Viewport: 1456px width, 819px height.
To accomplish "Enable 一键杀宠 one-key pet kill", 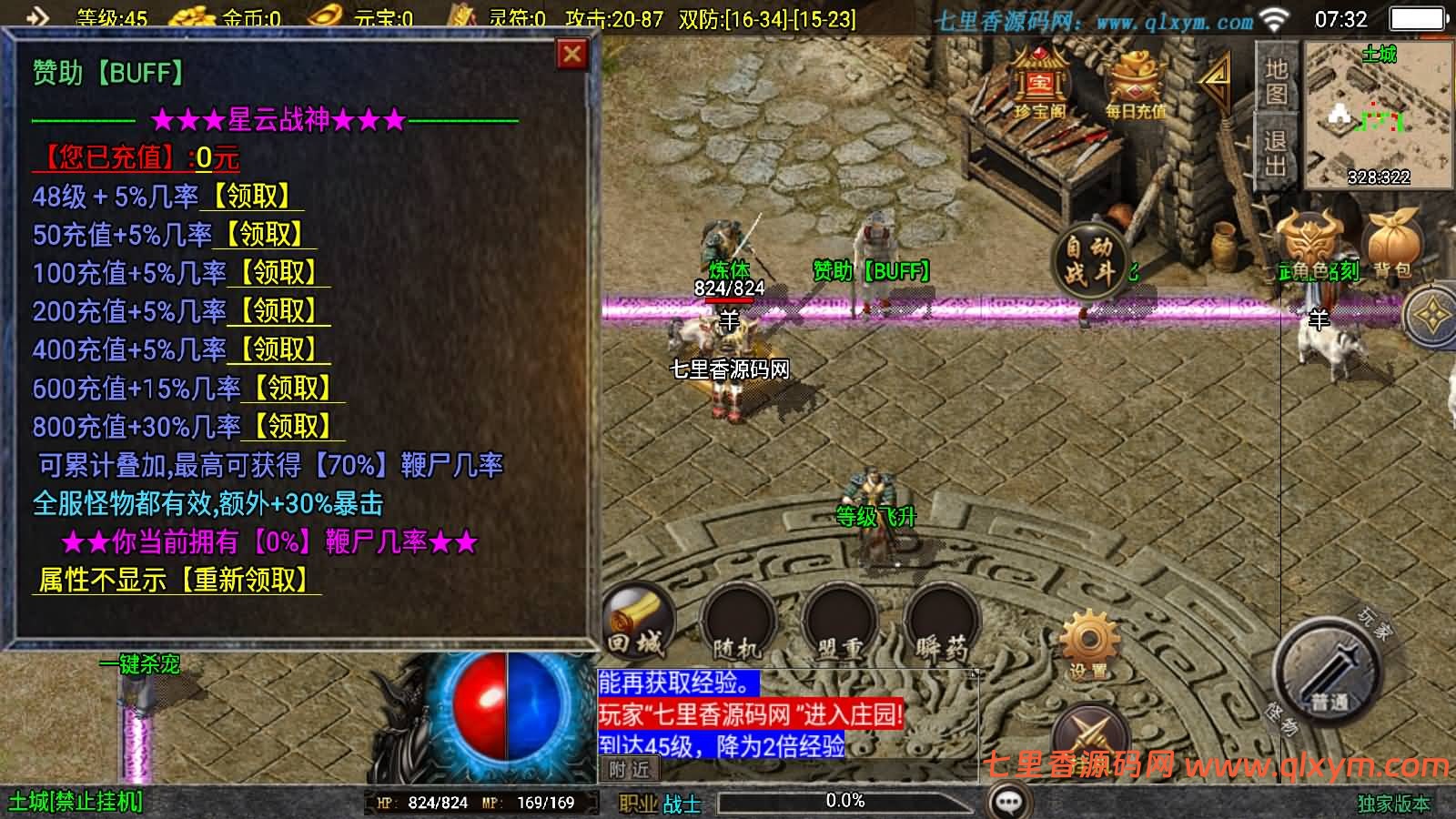I will point(141,664).
